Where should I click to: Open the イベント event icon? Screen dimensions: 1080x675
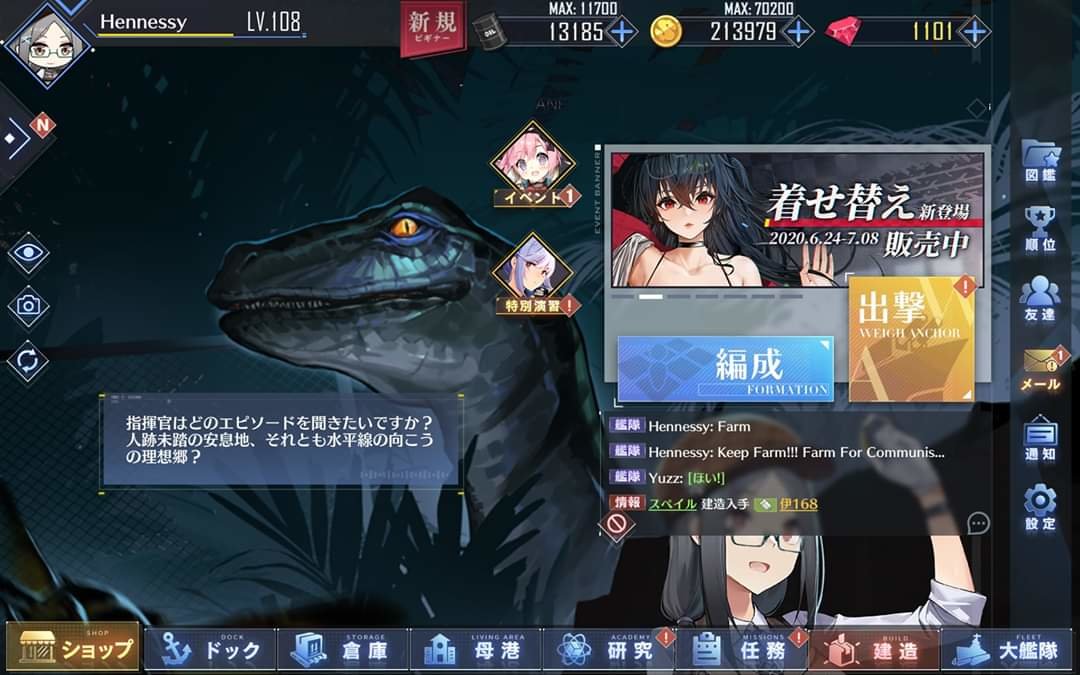pos(533,164)
